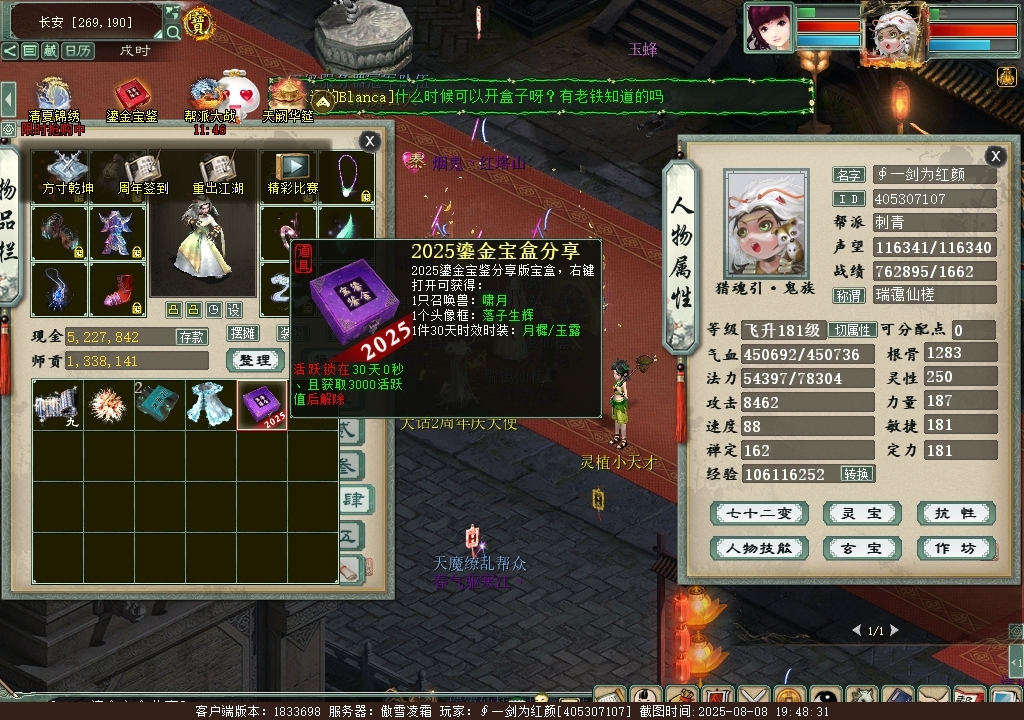1024x720 pixels.
Task: Open the 作坊 workshop
Action: point(955,548)
